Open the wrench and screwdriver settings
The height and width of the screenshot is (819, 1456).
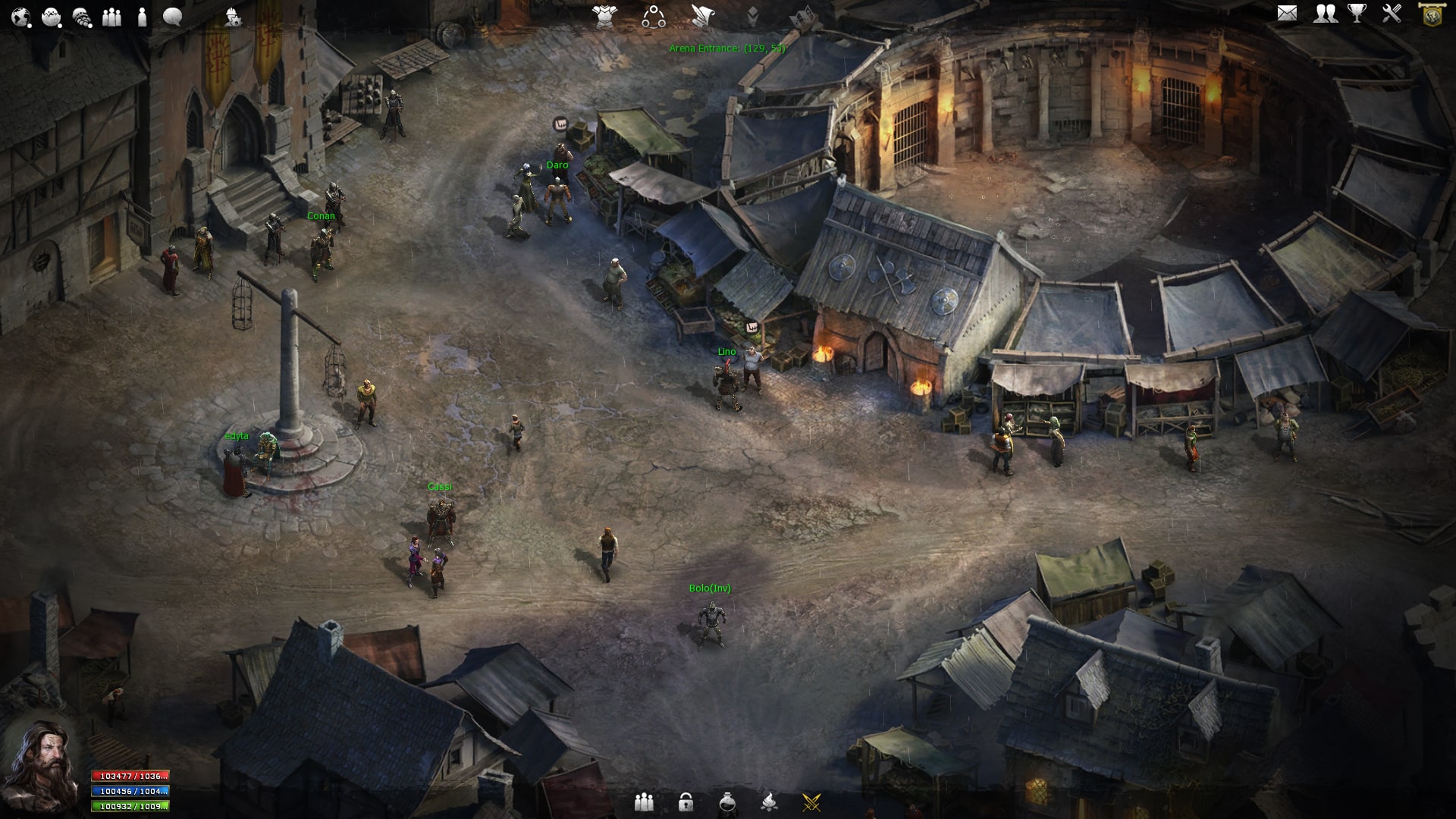[x=1392, y=14]
